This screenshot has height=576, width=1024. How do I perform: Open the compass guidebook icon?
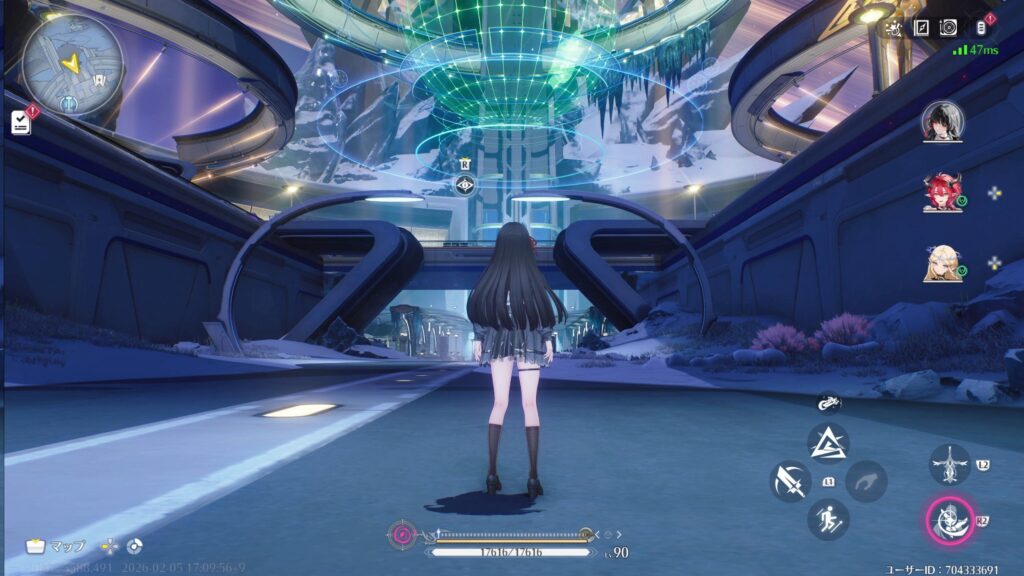921,28
